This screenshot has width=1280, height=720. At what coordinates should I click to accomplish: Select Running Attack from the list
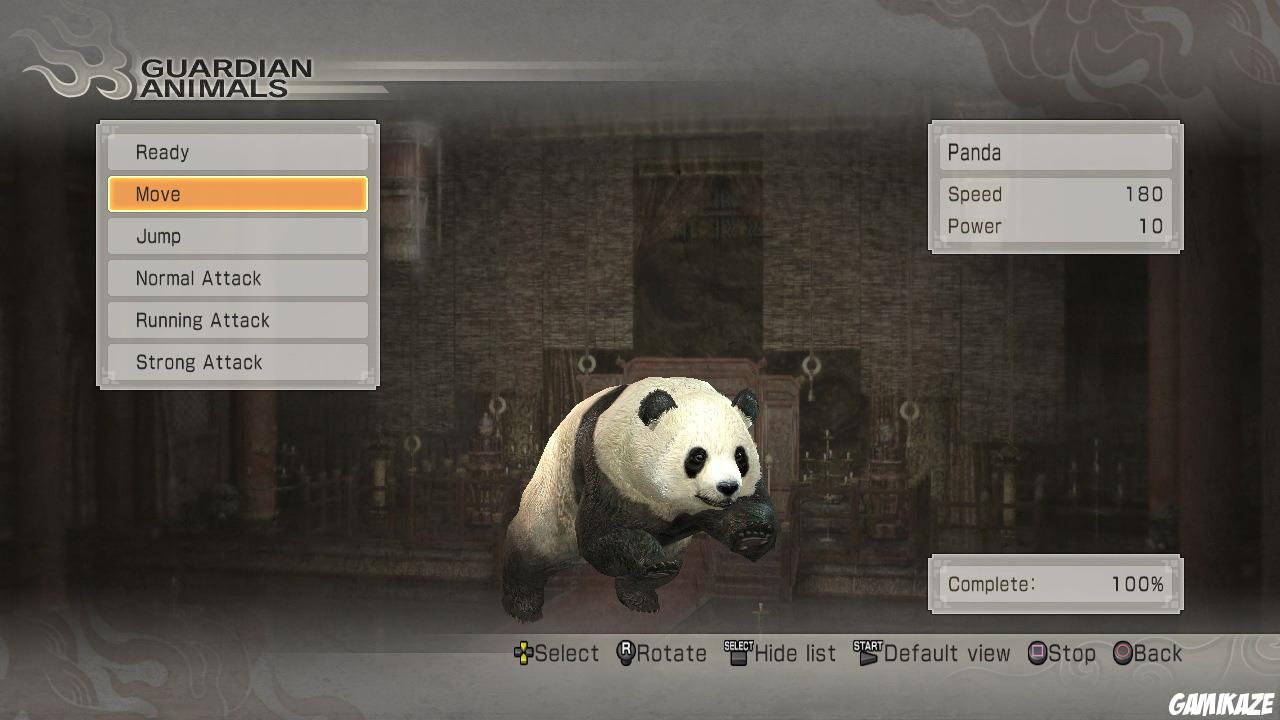[237, 320]
